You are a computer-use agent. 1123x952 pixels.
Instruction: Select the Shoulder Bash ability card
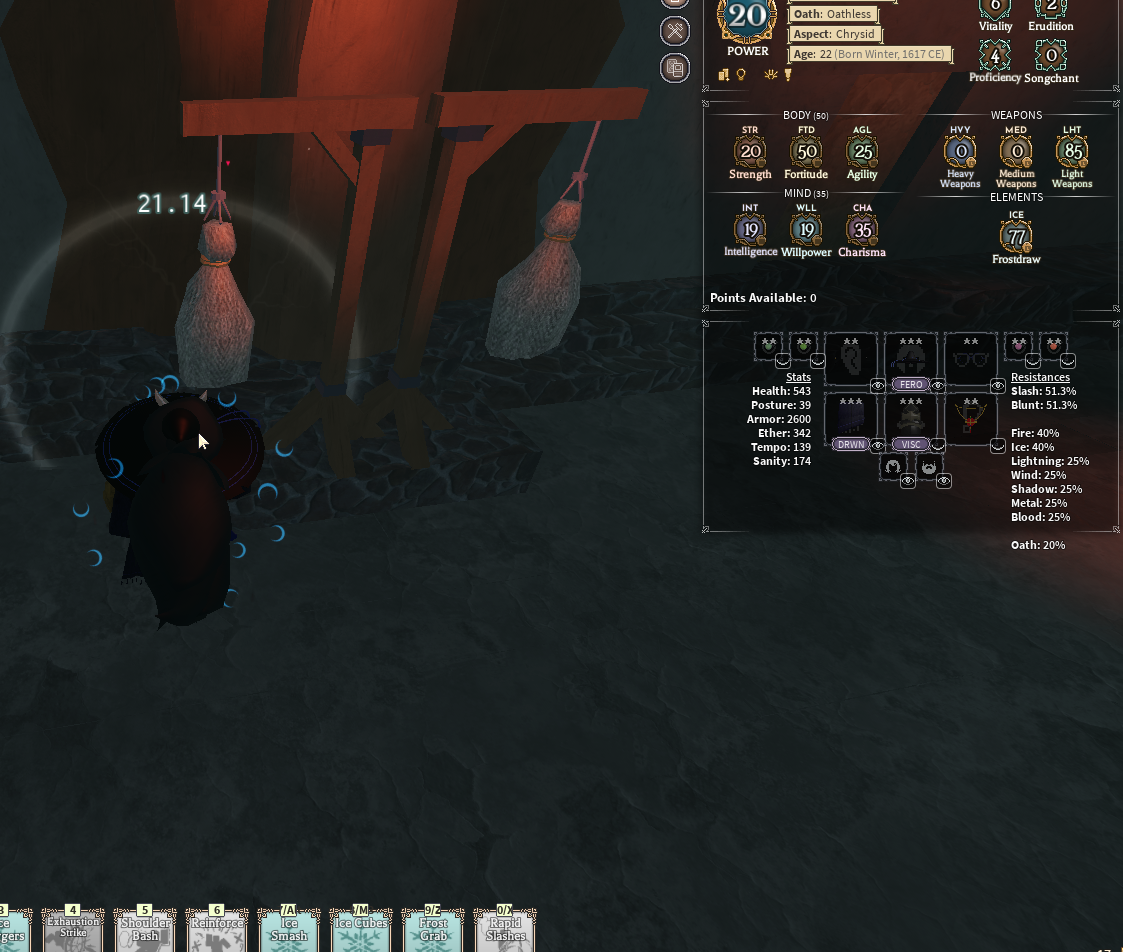click(145, 932)
